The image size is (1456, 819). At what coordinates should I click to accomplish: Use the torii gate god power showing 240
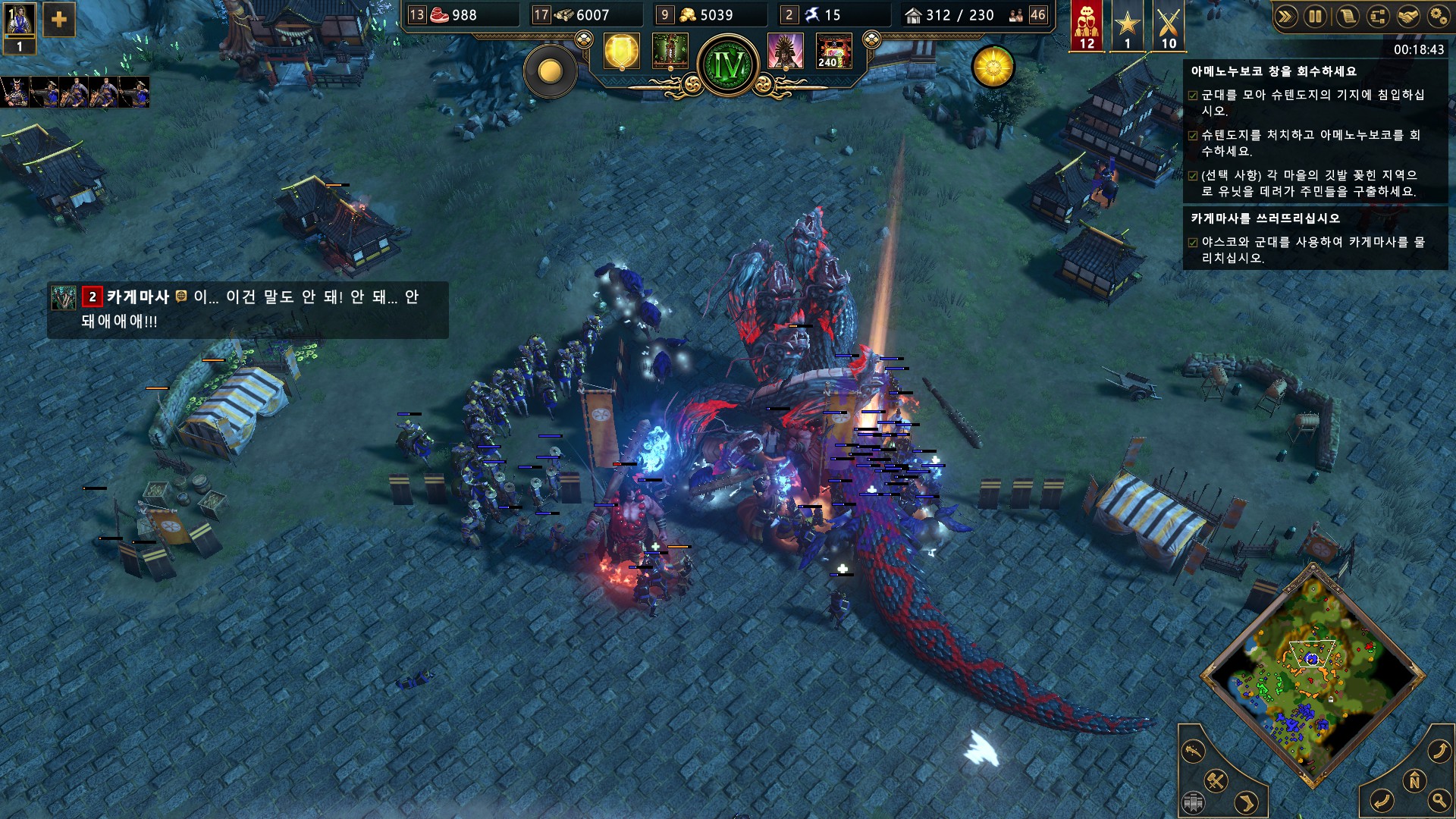tap(833, 52)
